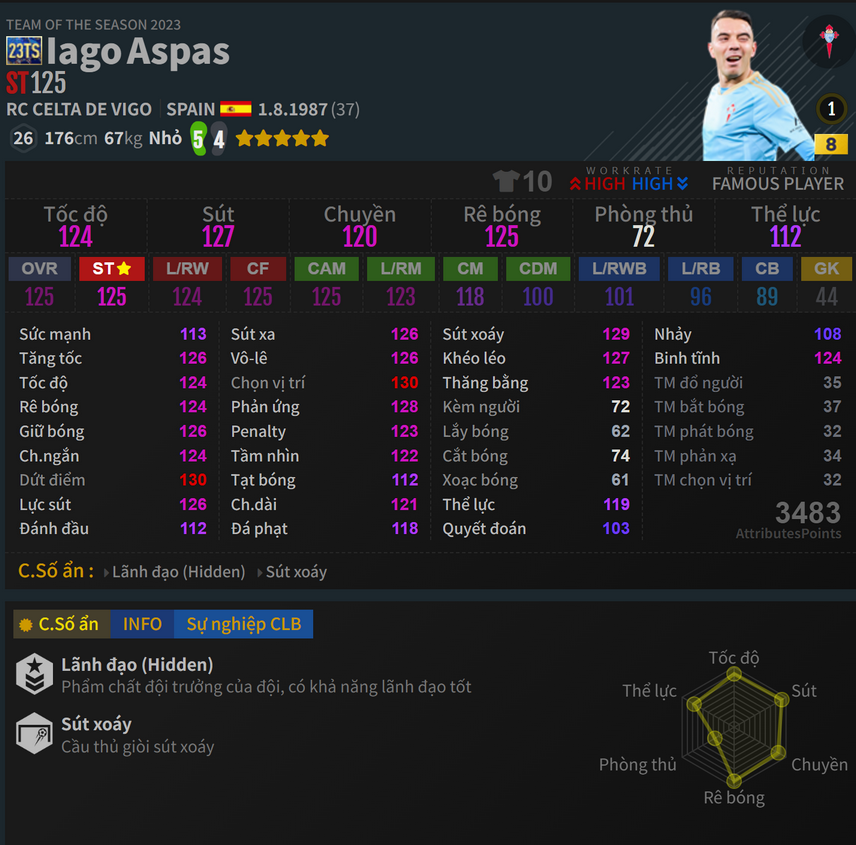Select the Lãnh đạo (Hidden) trait link

[x=178, y=572]
